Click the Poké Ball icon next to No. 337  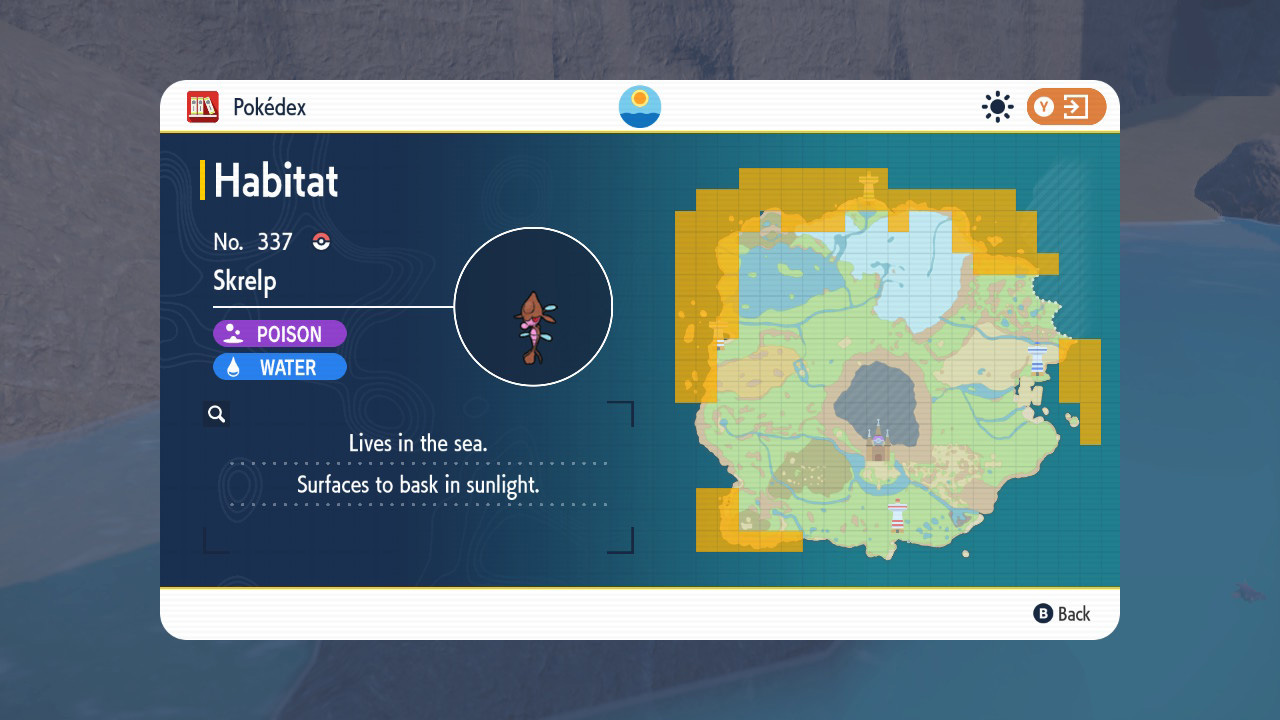point(320,241)
